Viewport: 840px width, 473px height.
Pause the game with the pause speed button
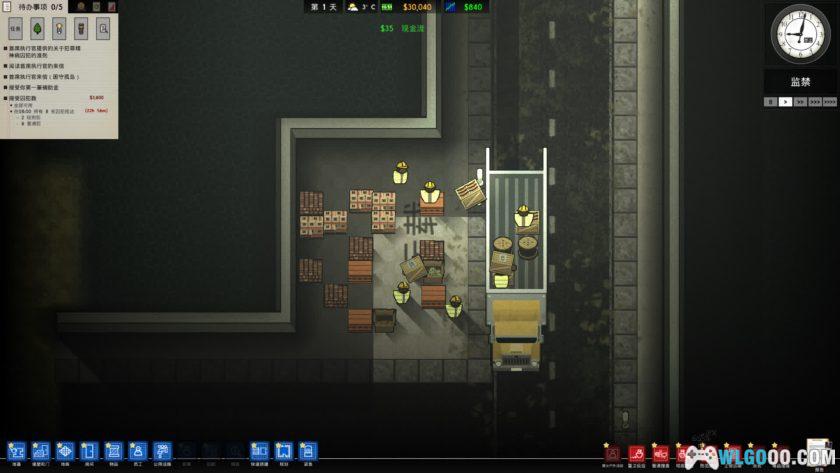[770, 101]
